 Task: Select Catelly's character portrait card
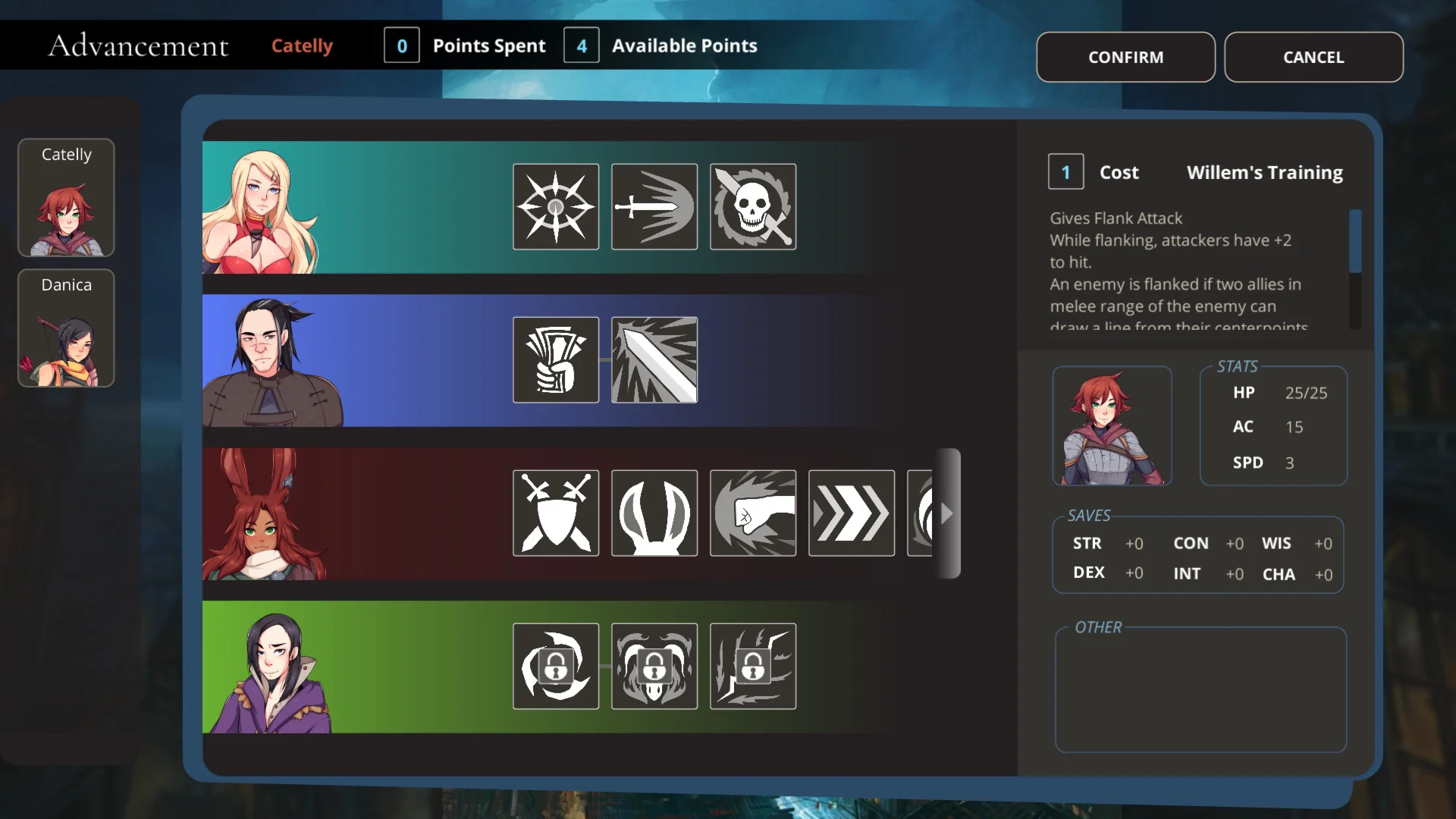coord(66,197)
